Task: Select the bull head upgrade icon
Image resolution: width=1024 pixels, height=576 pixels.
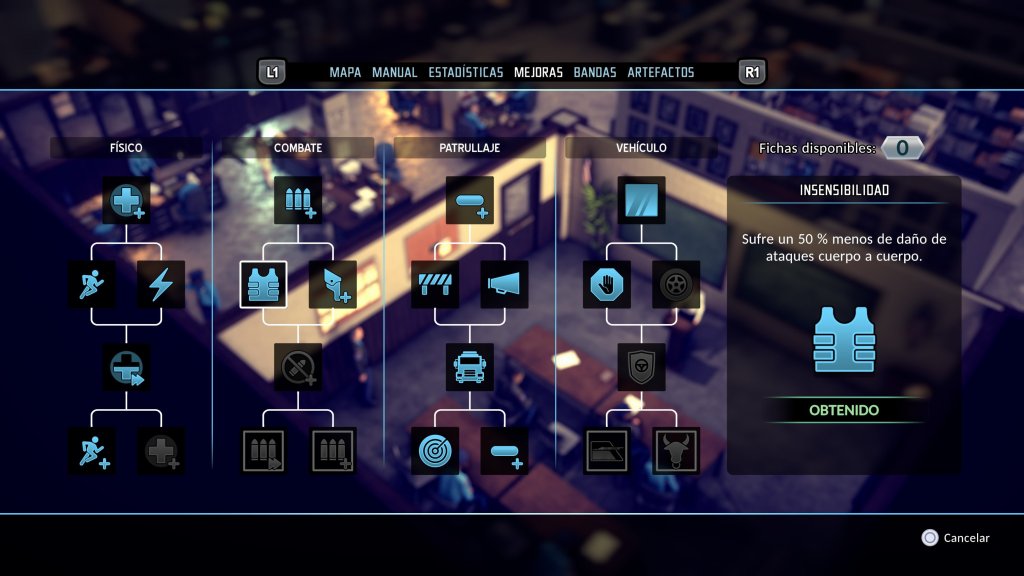Action: coord(676,451)
